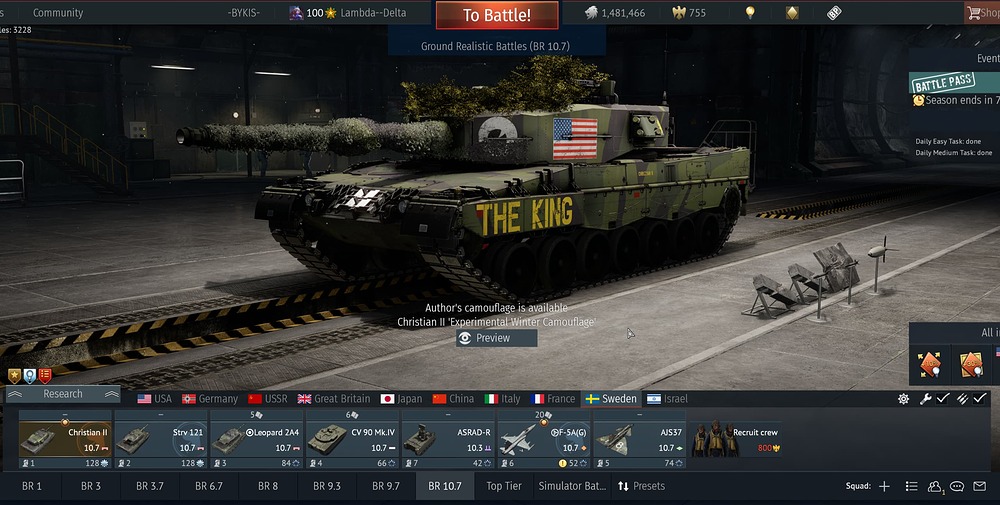Preview the Experimental Winter Camouflage
This screenshot has height=505, width=1000.
point(496,338)
